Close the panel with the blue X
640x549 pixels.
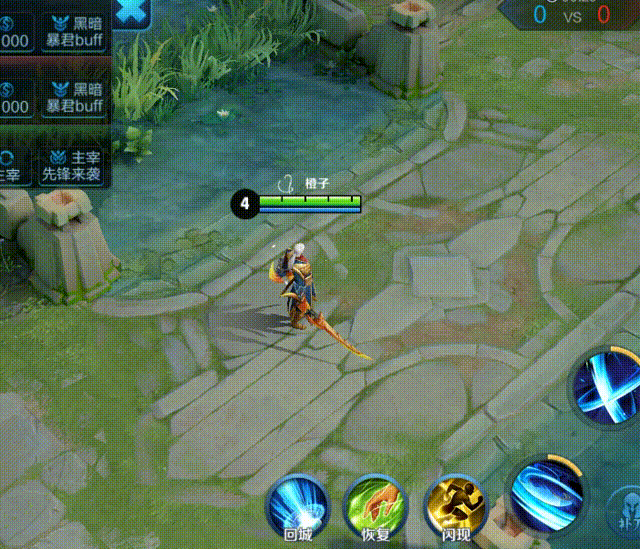(130, 12)
